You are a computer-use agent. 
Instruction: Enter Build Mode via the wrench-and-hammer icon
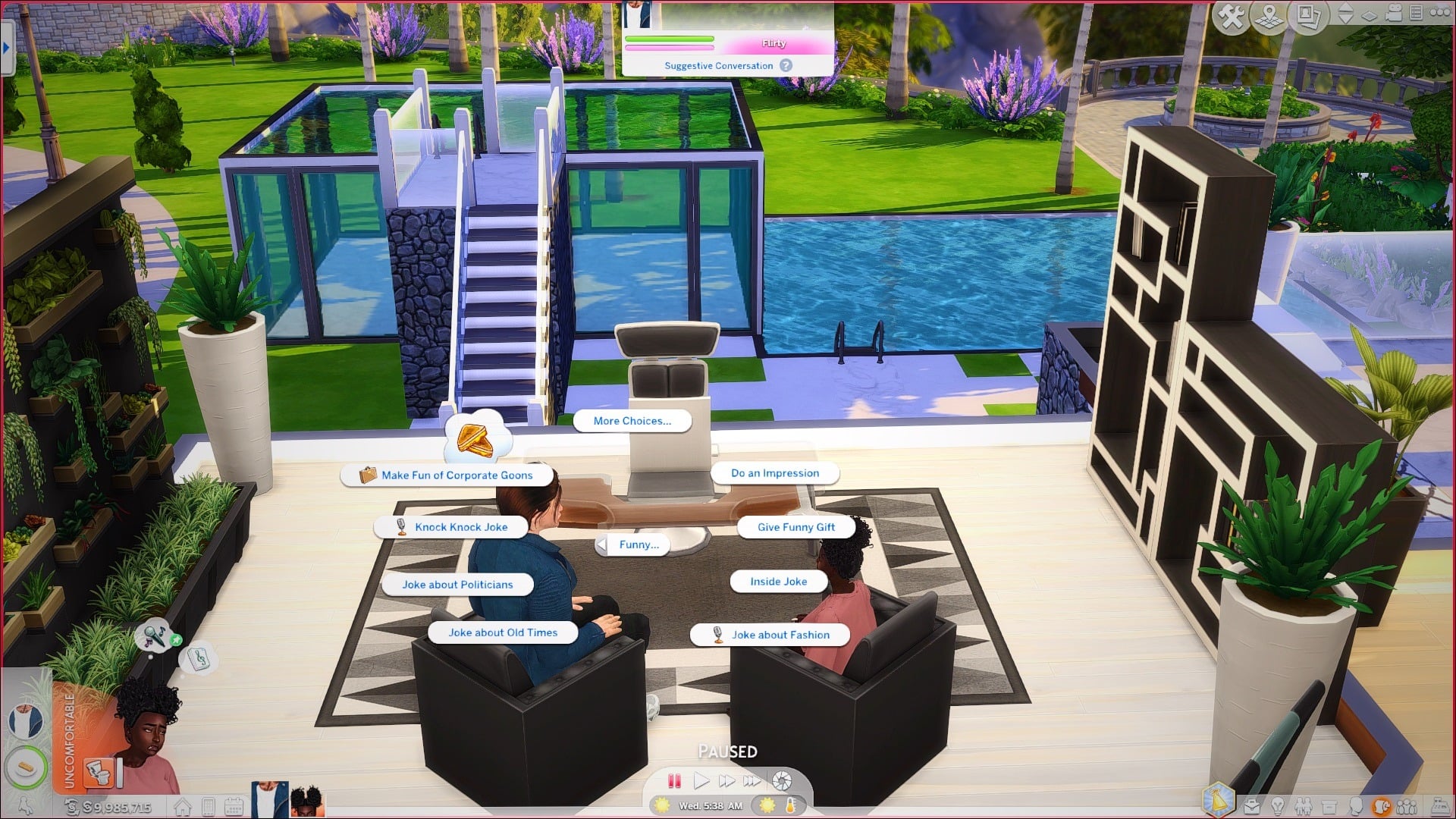[x=1232, y=13]
